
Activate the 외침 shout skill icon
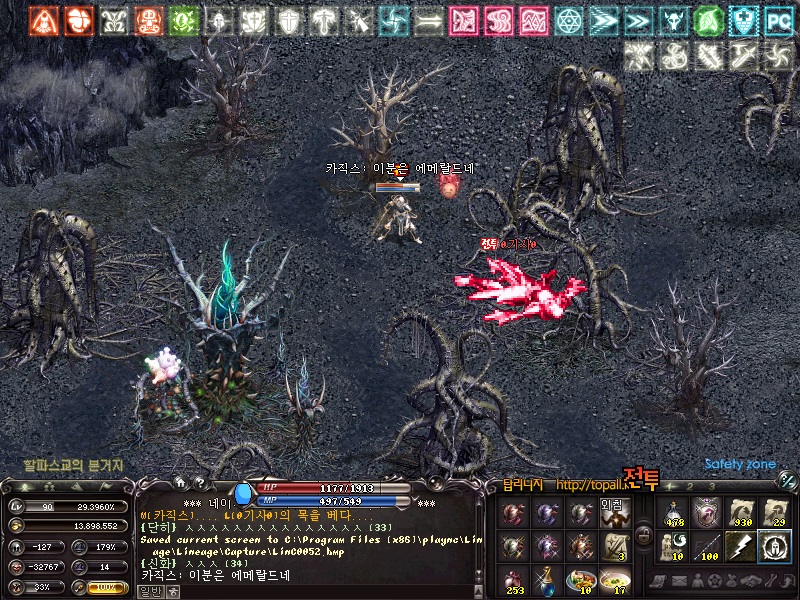click(613, 512)
